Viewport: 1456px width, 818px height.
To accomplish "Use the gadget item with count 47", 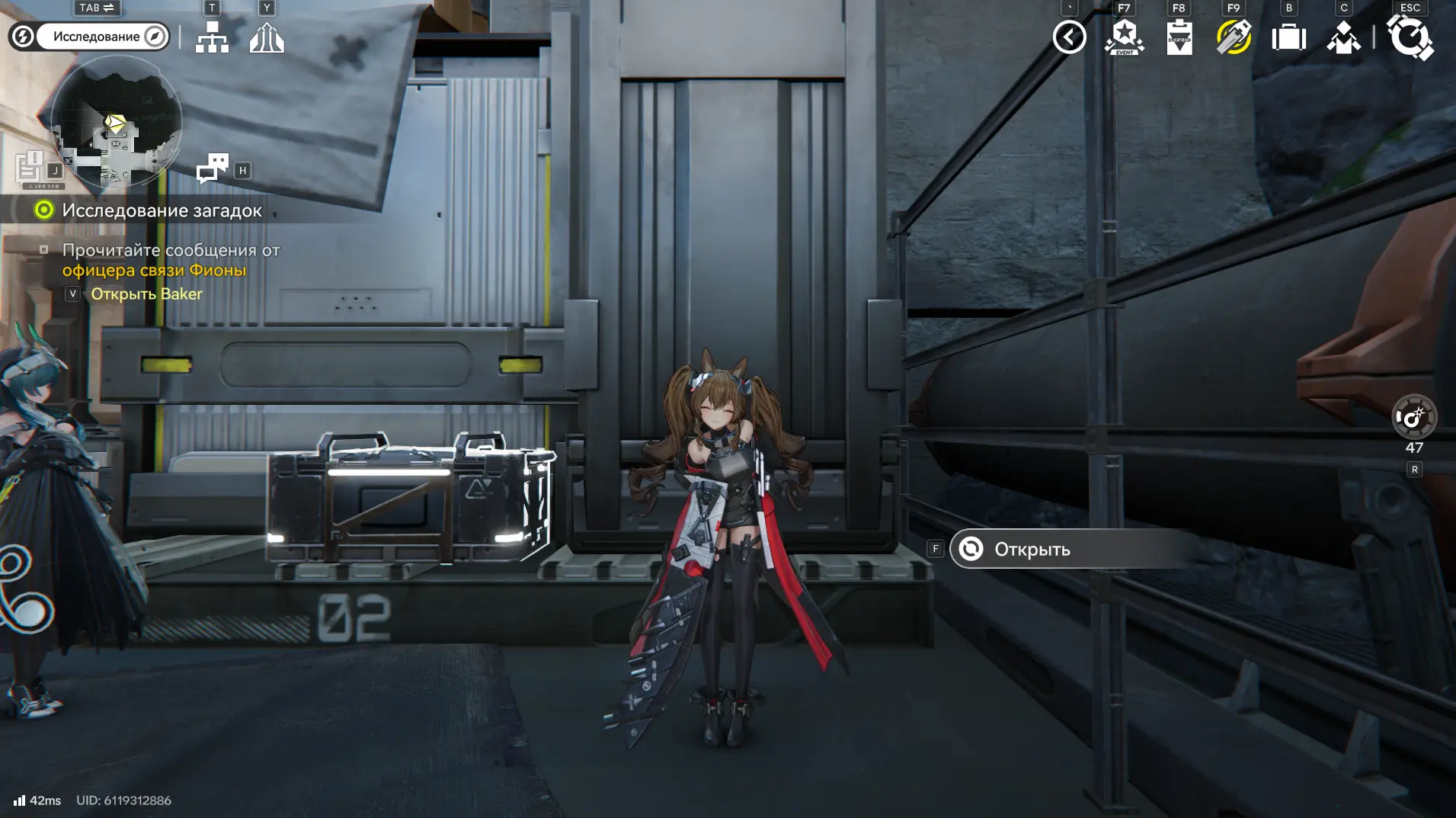I will 1413,417.
